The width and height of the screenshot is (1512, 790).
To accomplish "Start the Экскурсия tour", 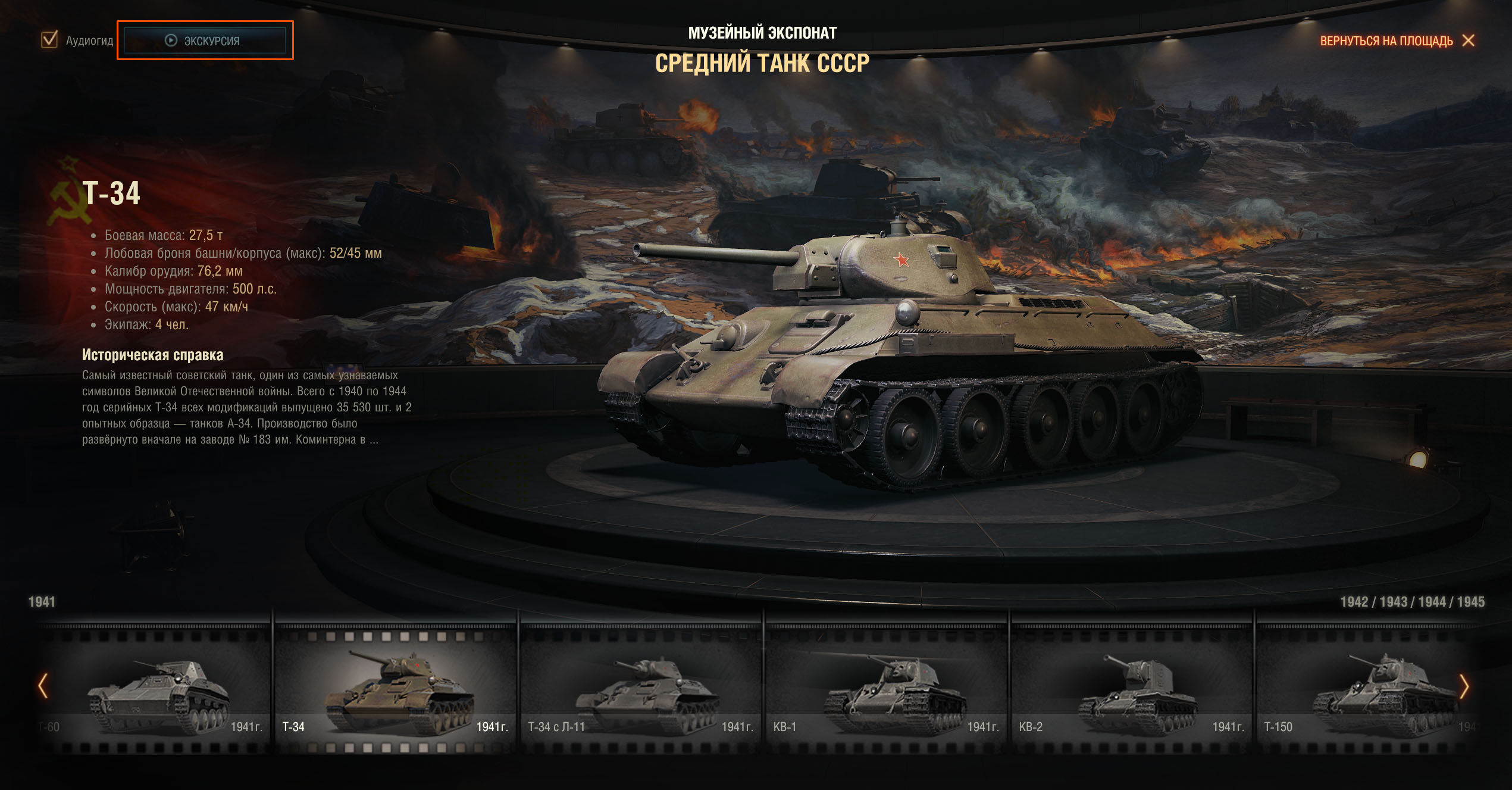I will (x=205, y=40).
